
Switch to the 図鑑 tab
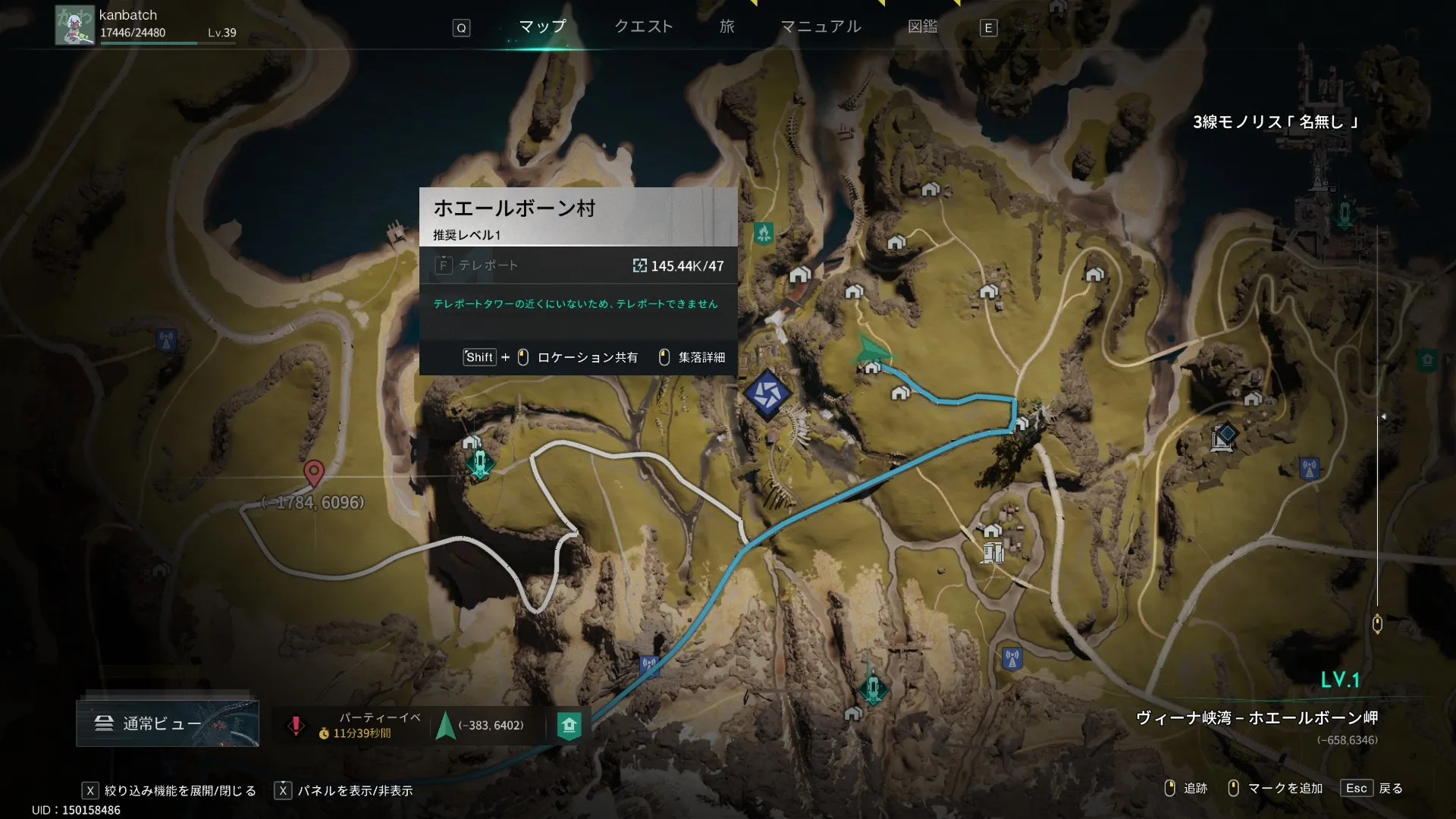pos(922,27)
